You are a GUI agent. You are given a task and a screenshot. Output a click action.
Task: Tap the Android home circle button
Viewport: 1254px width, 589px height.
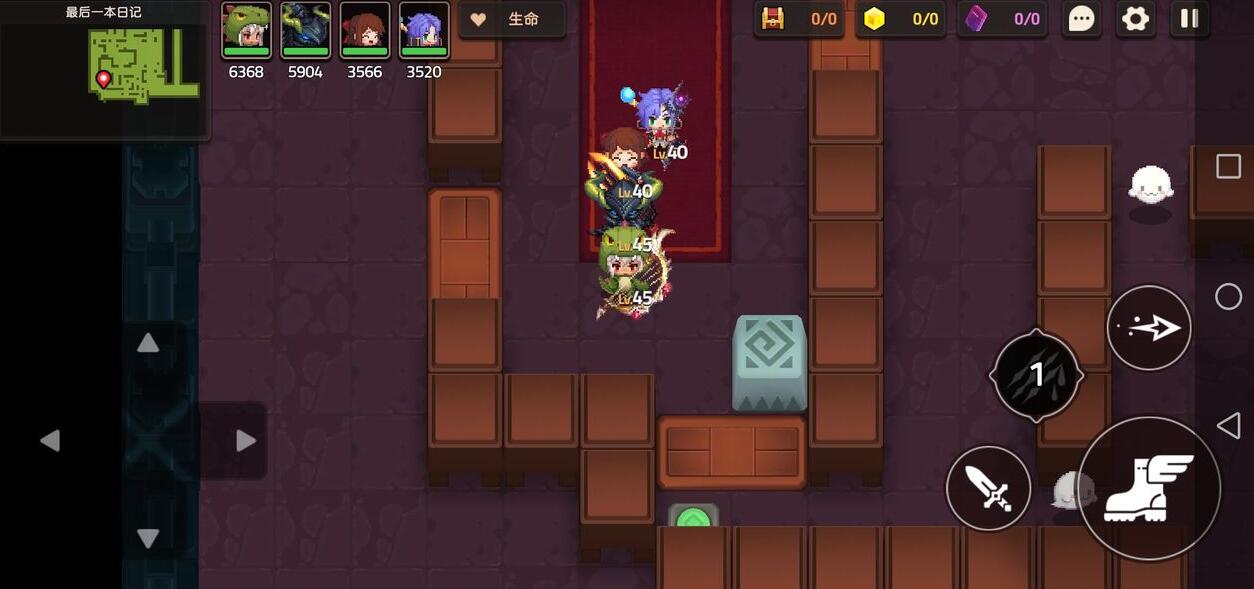point(1228,297)
